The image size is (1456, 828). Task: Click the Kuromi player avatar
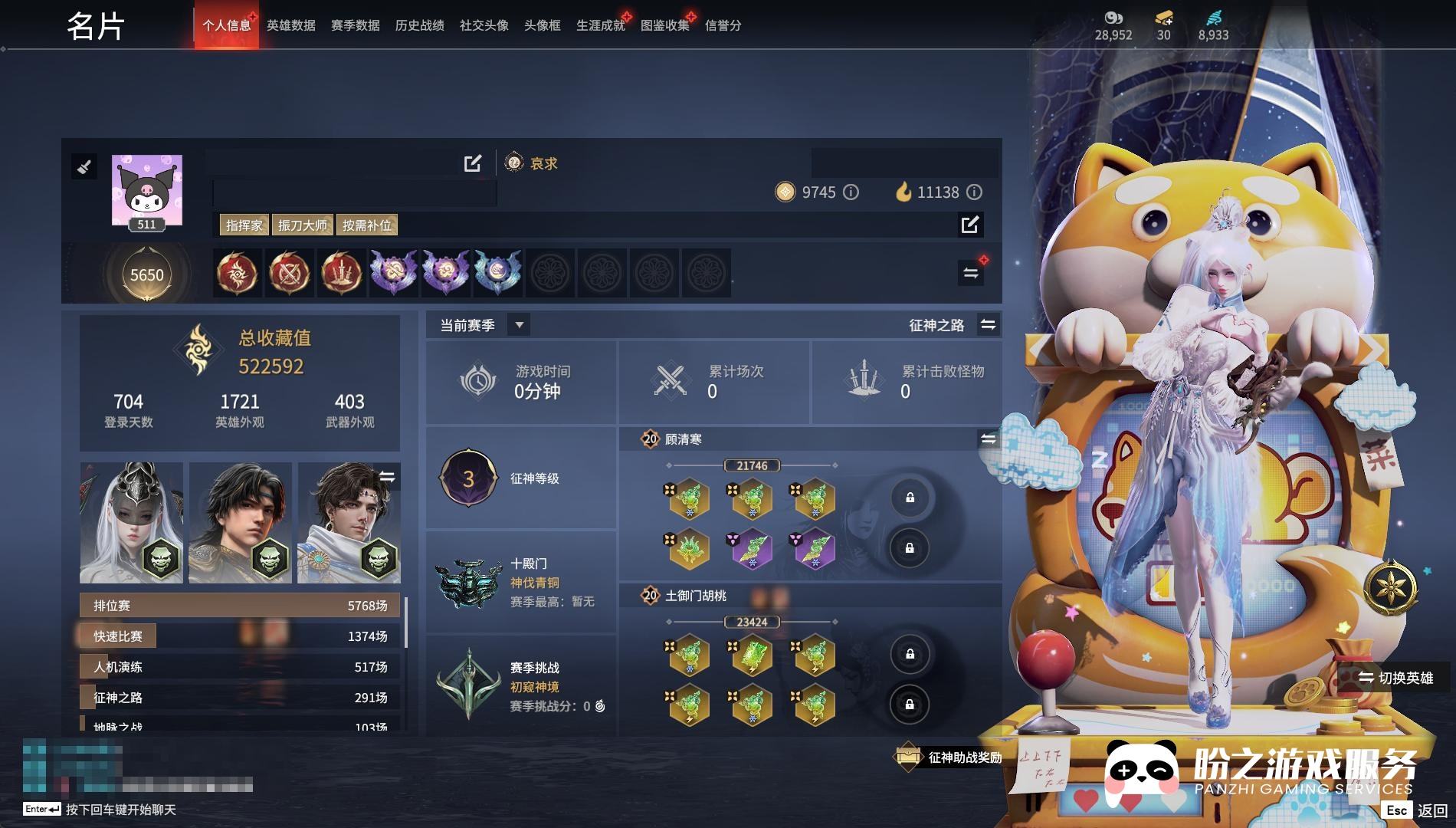point(147,189)
